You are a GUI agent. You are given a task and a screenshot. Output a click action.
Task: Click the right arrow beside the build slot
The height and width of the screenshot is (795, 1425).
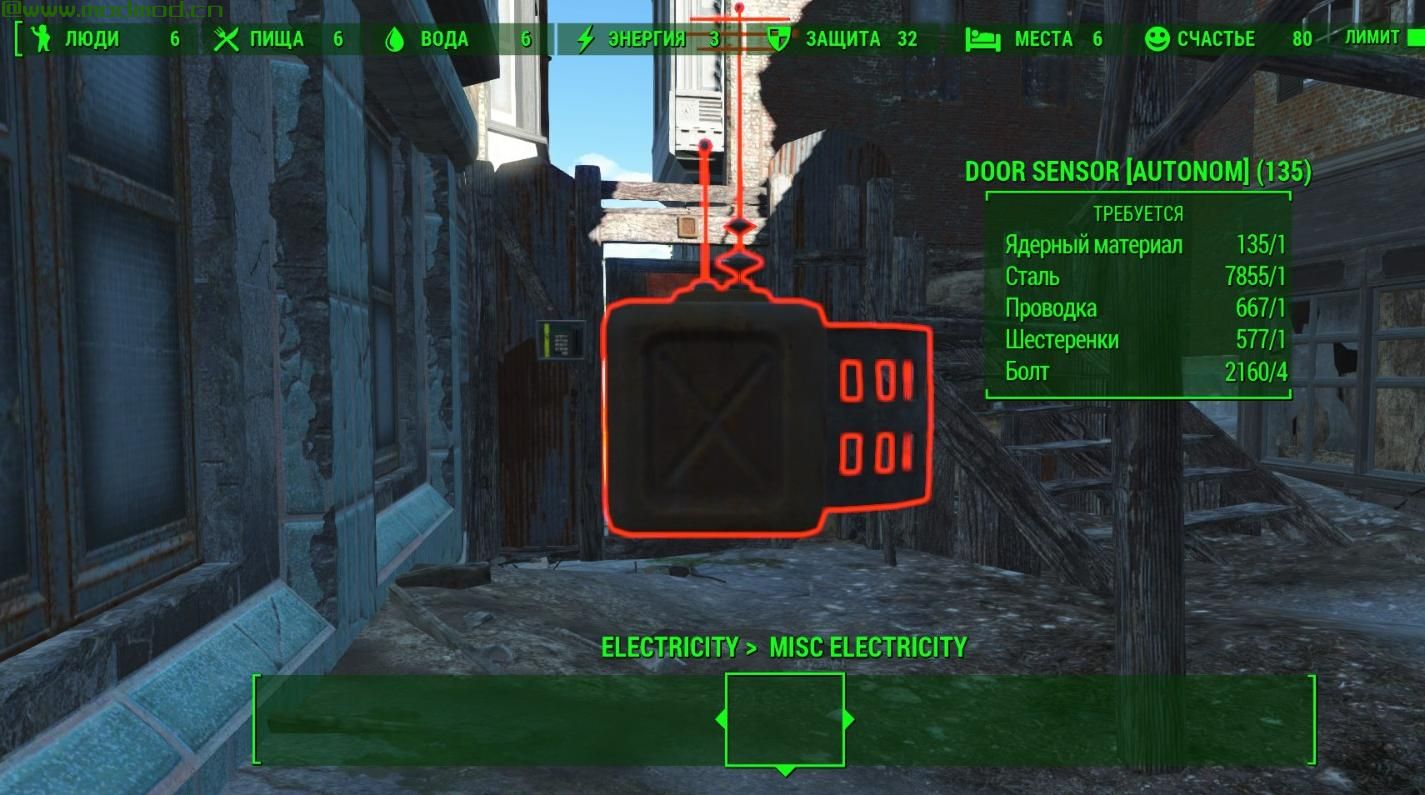click(849, 719)
